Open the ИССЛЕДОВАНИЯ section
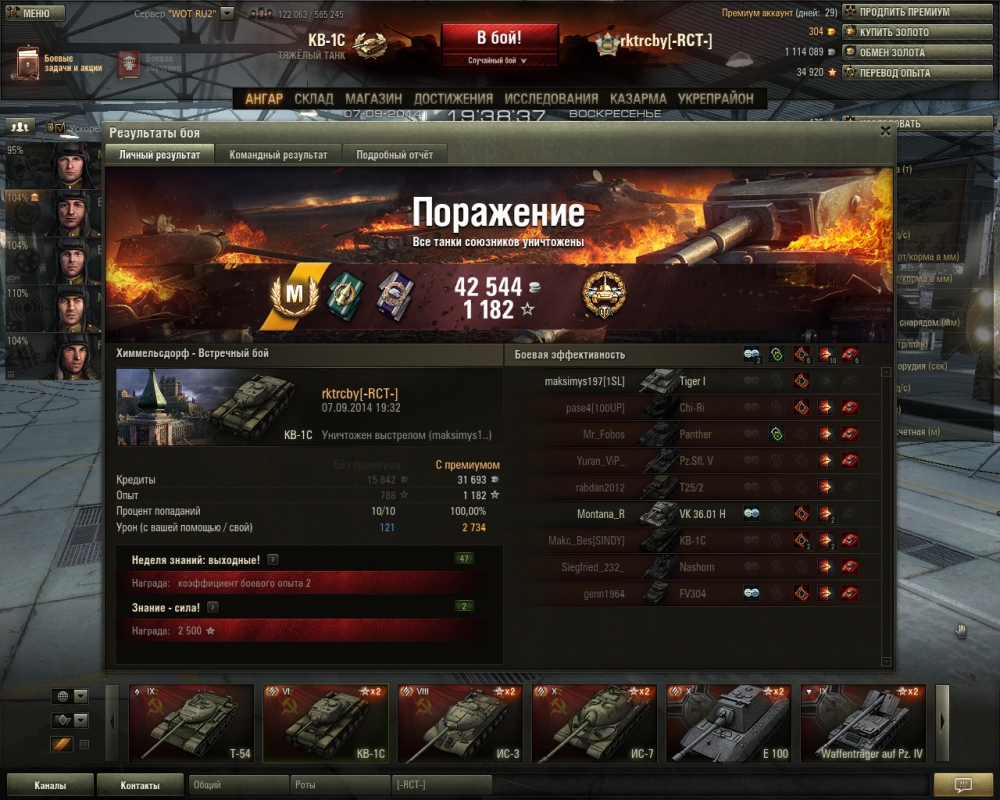The width and height of the screenshot is (1000, 800). coord(551,99)
